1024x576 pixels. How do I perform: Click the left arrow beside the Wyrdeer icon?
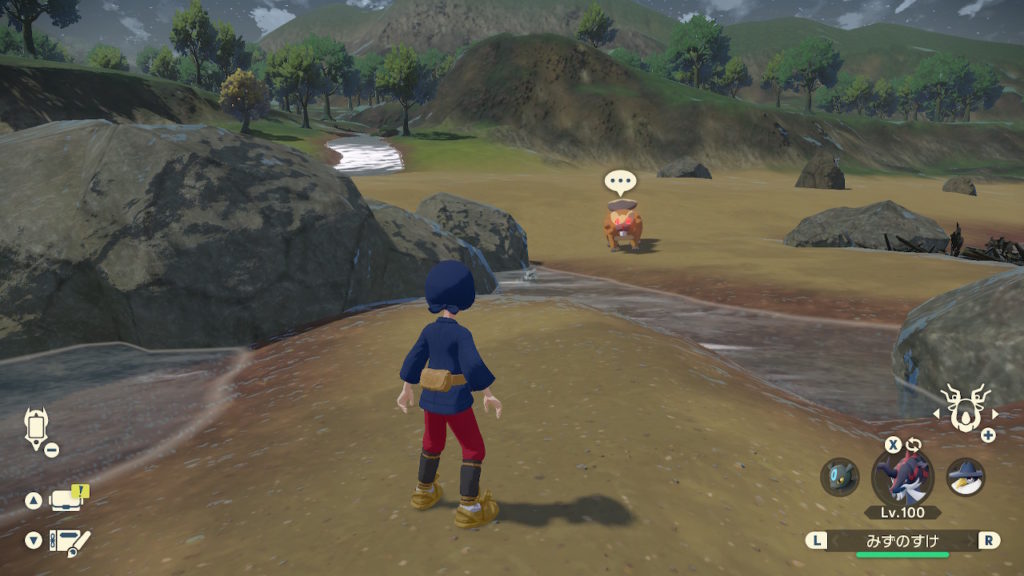939,412
